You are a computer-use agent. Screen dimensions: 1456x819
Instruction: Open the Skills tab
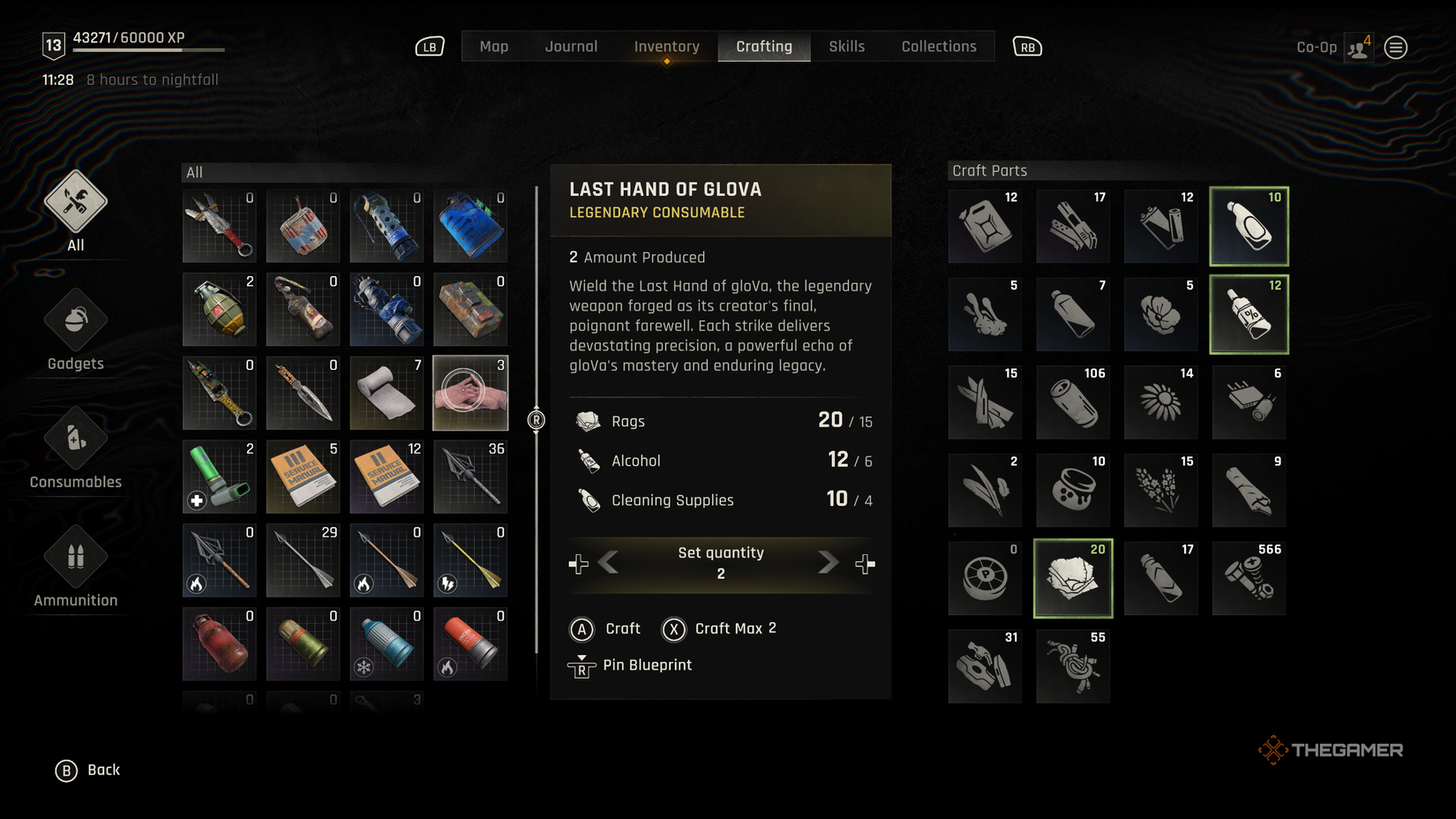tap(845, 46)
